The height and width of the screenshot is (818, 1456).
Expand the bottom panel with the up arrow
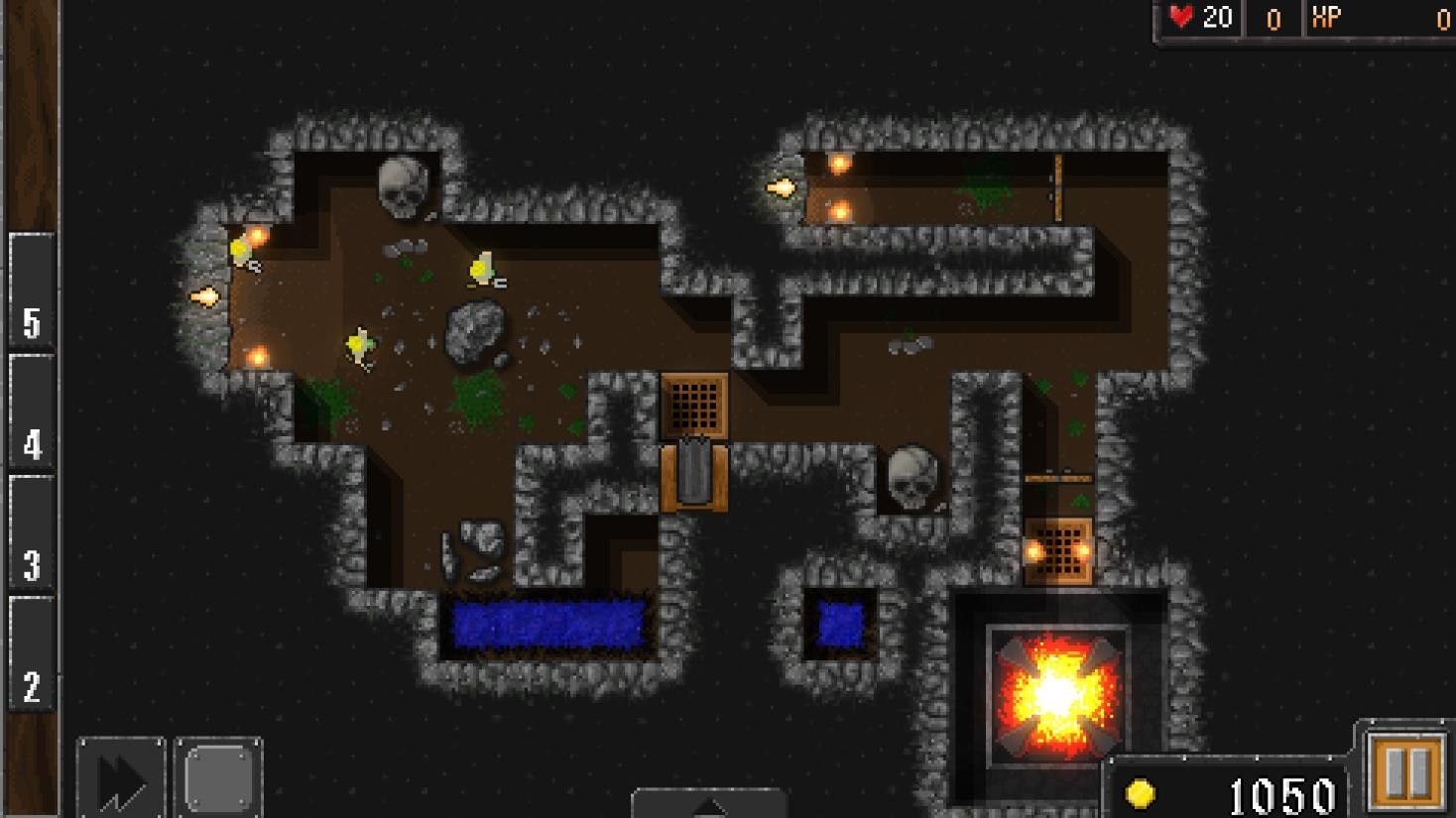click(x=709, y=804)
